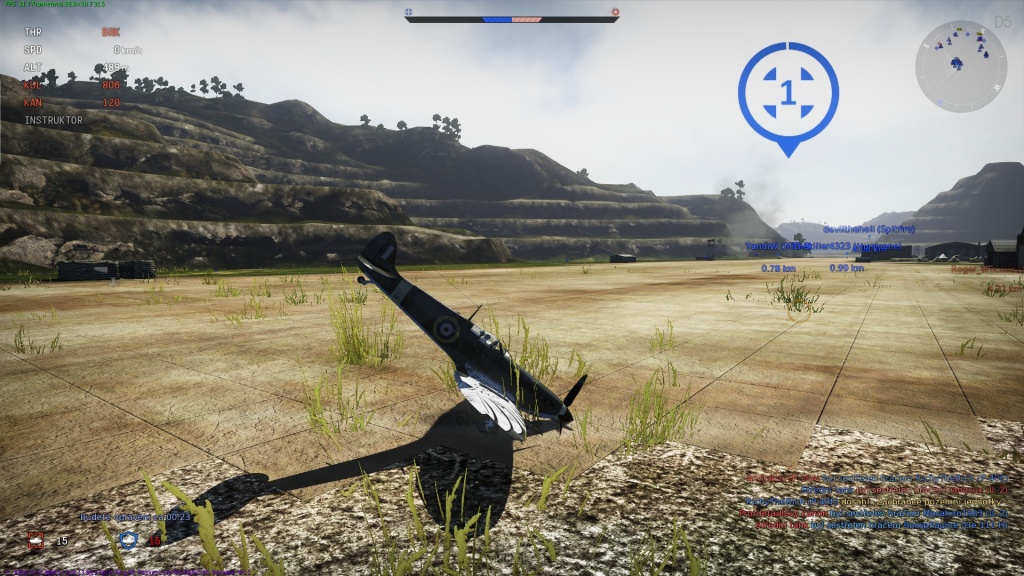Click the red target kill-count icon

click(x=37, y=540)
